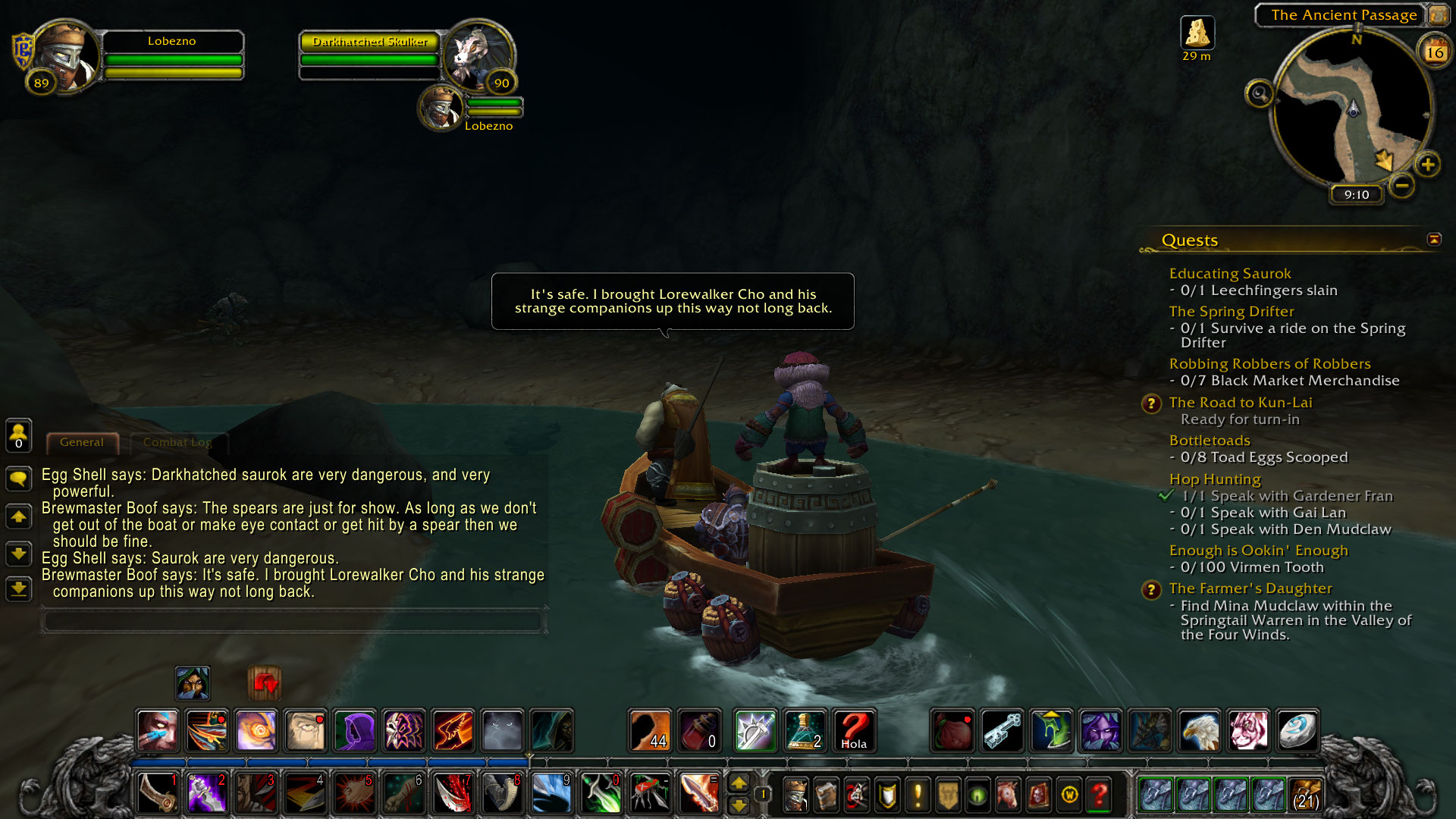Open the spellbook micro button
This screenshot has height=819, width=1456.
(826, 795)
